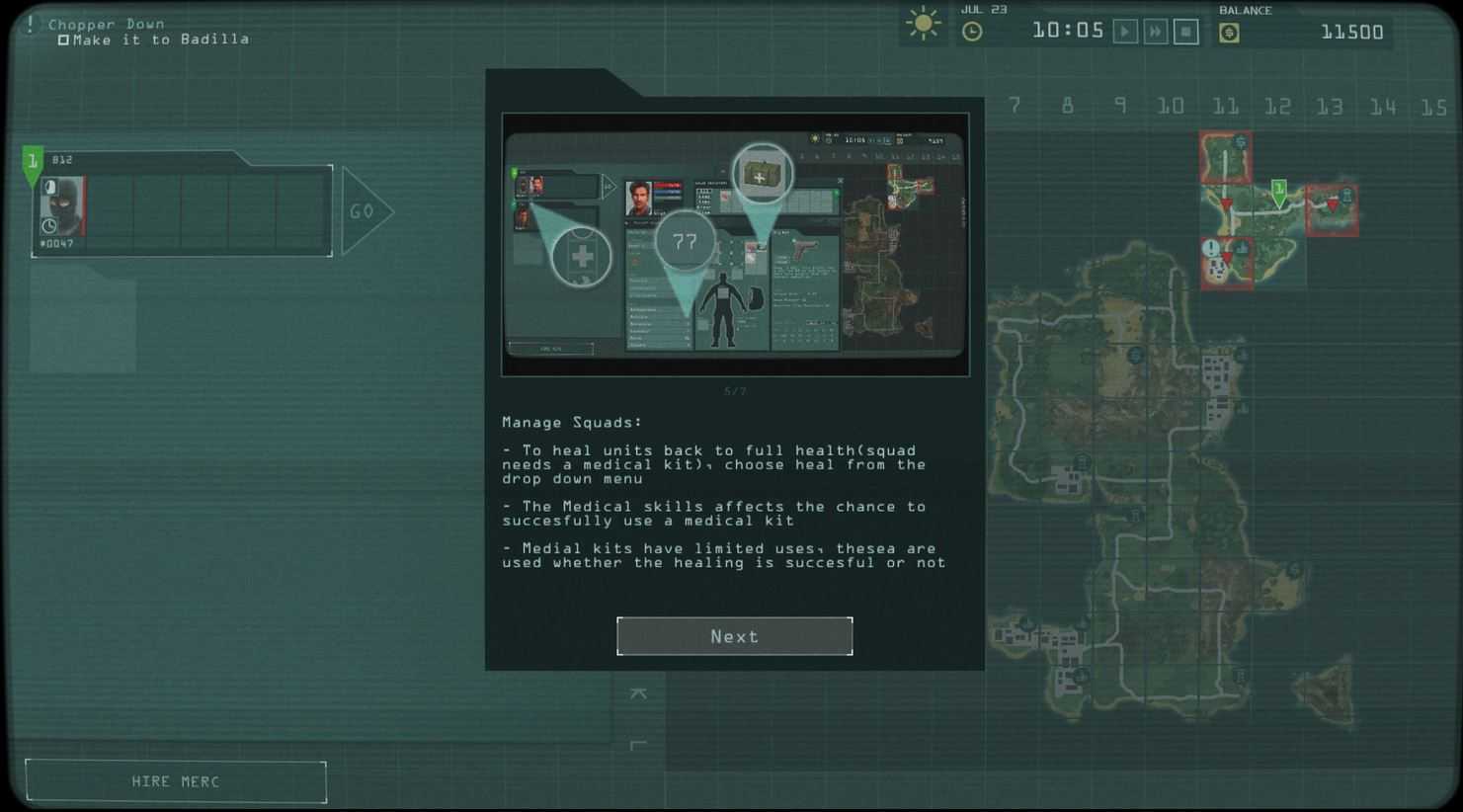The height and width of the screenshot is (812, 1463).
Task: Select the map sector with the exclamation mark
Action: 1226,263
